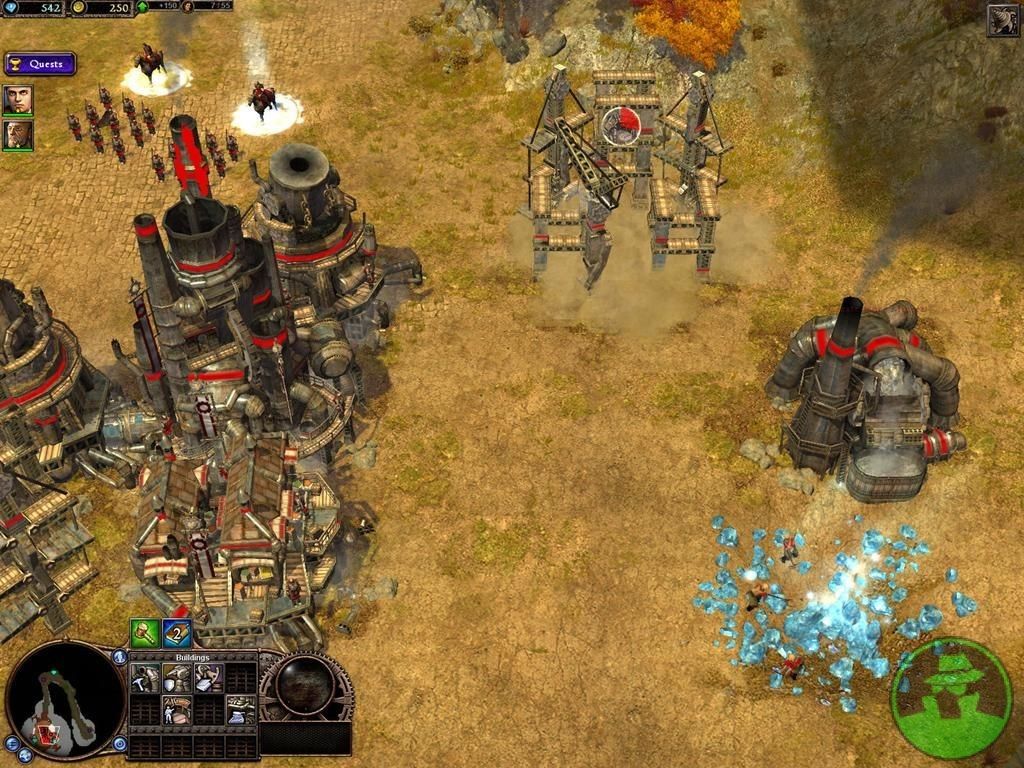Select the white-bearded hero portrait

[17, 134]
